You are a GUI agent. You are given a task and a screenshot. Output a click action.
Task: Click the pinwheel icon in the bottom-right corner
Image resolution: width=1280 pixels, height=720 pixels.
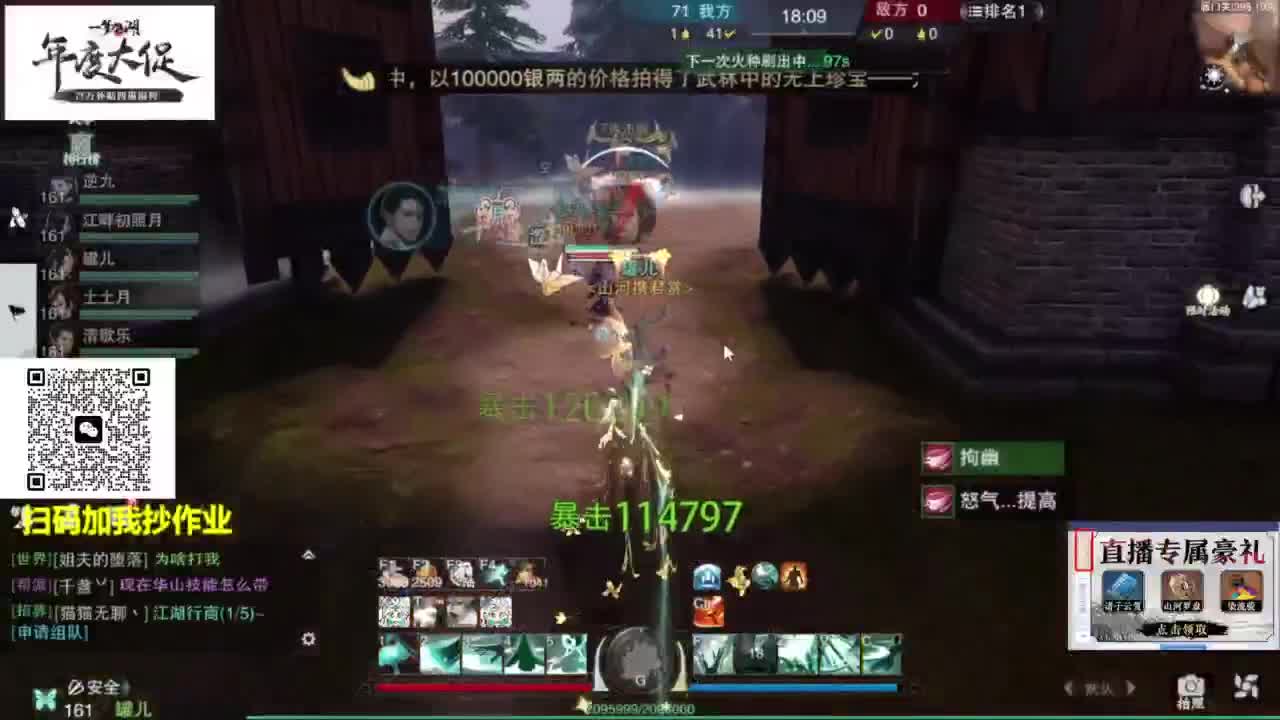[x=1248, y=686]
